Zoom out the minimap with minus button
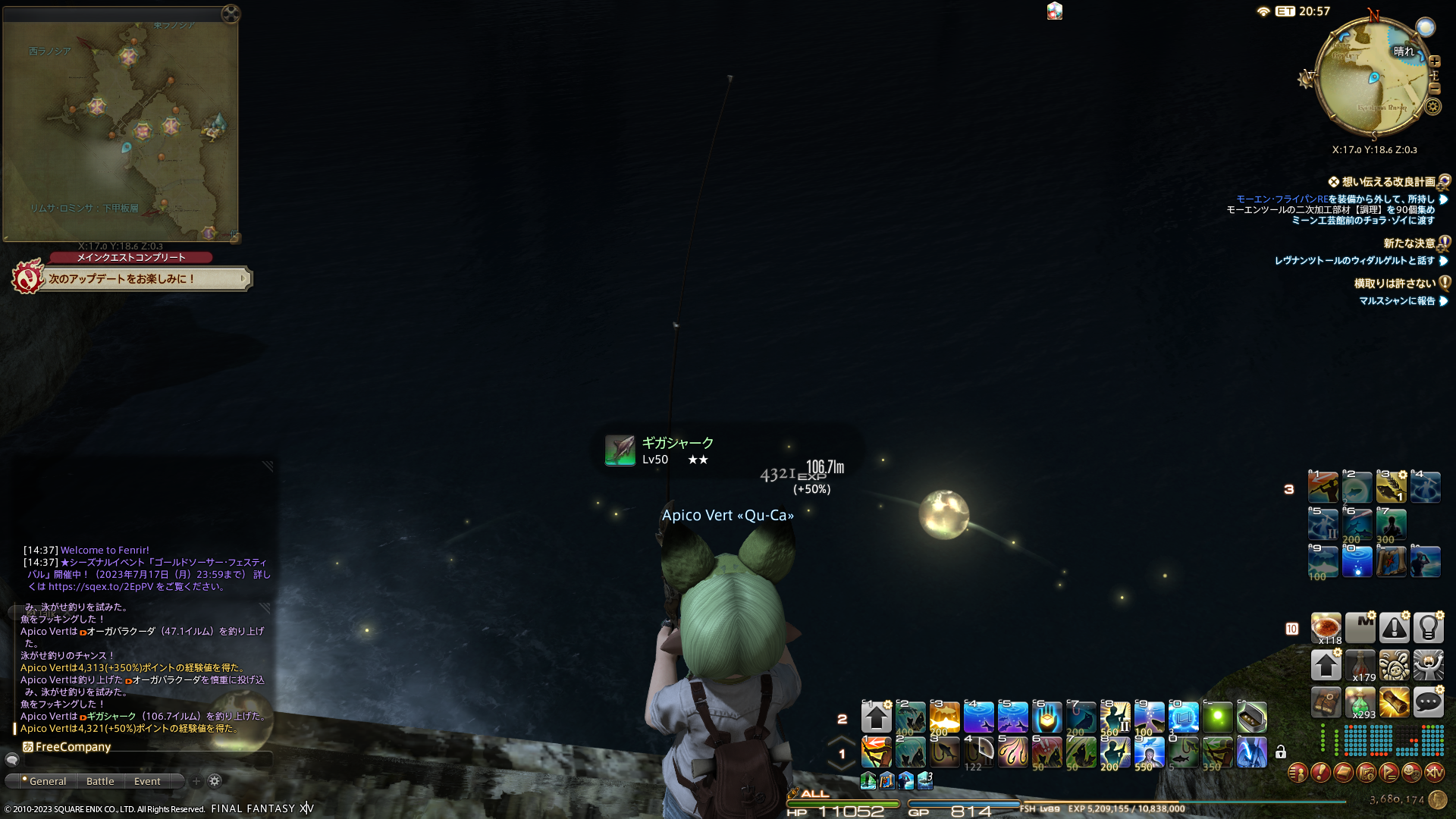 1434,88
